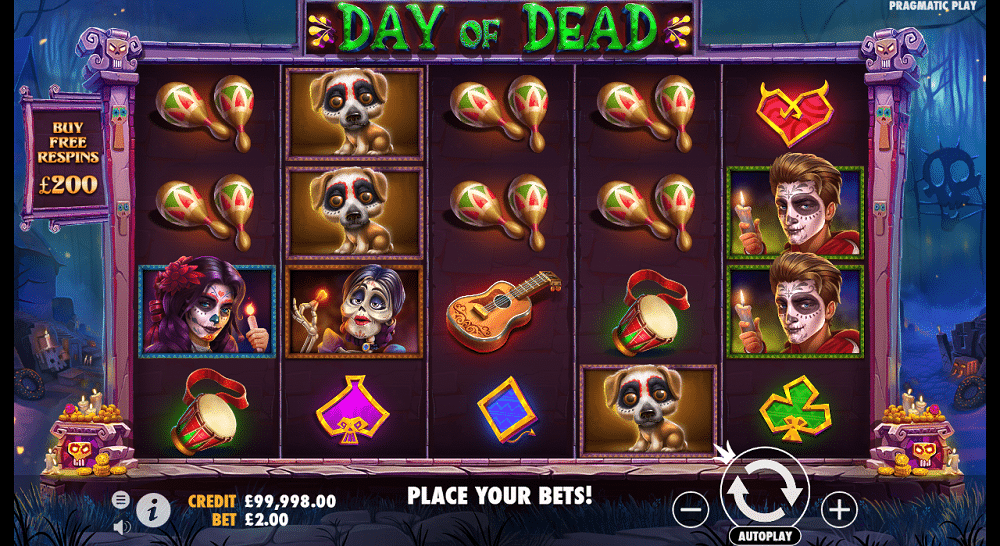Image resolution: width=1000 pixels, height=546 pixels.
Task: Open the game info paytable
Action: click(x=153, y=510)
